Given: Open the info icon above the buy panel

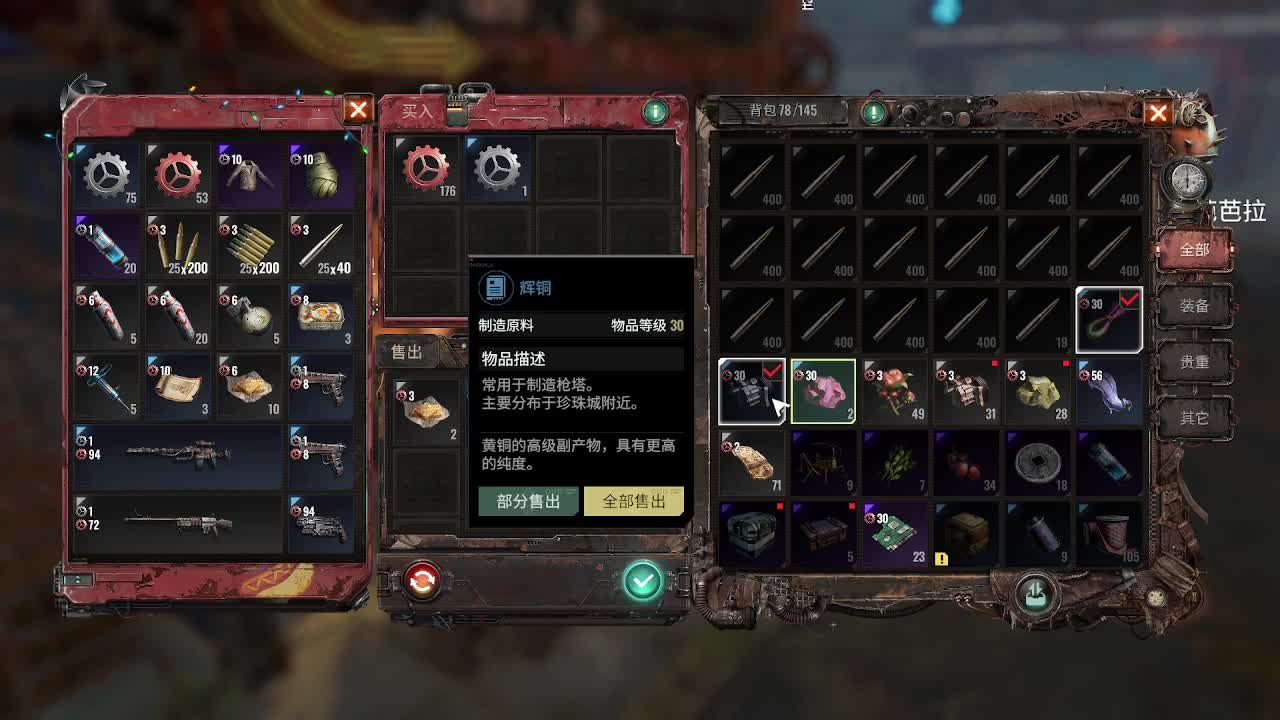Looking at the screenshot, I should coord(657,111).
